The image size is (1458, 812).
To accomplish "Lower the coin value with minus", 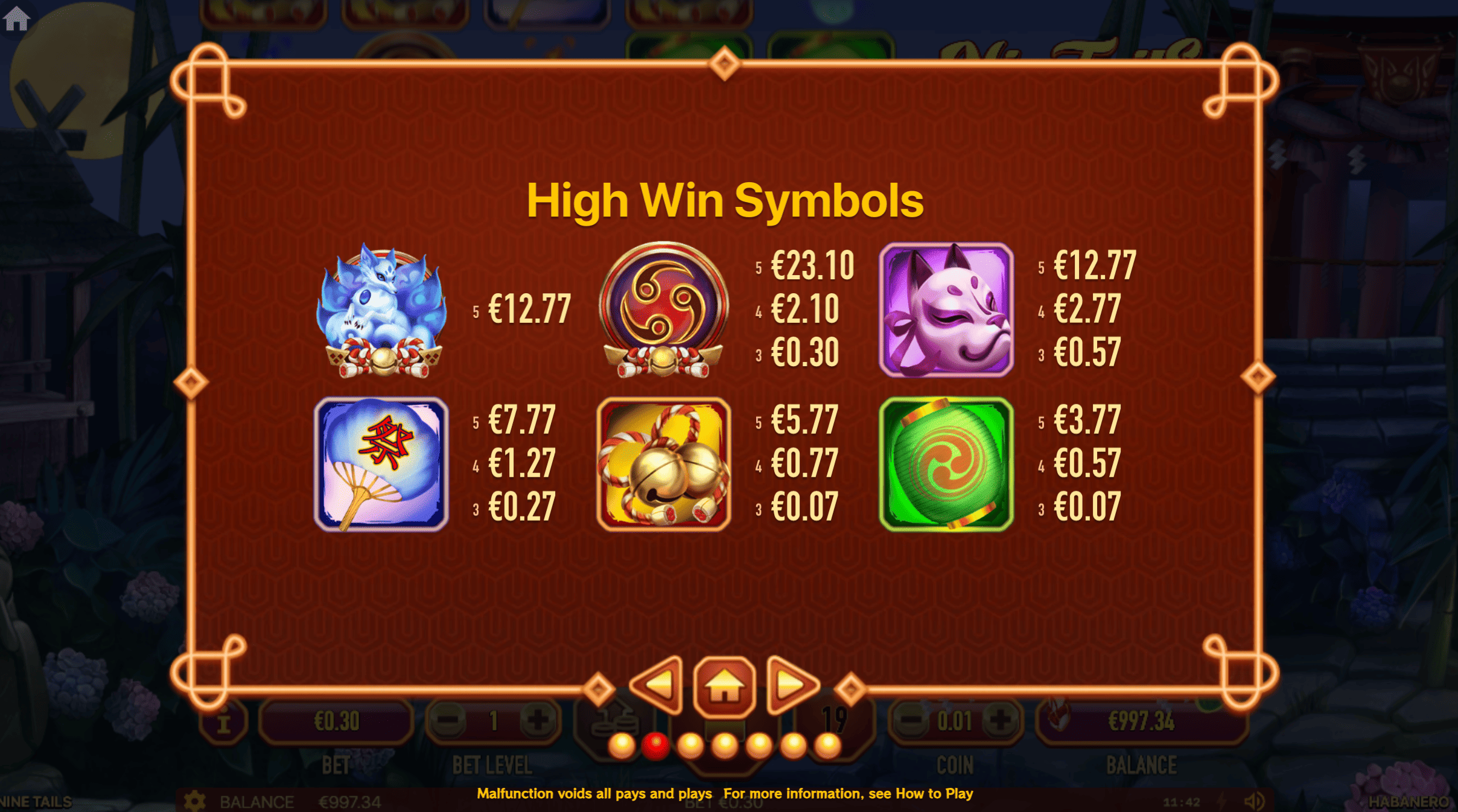I will pos(910,720).
